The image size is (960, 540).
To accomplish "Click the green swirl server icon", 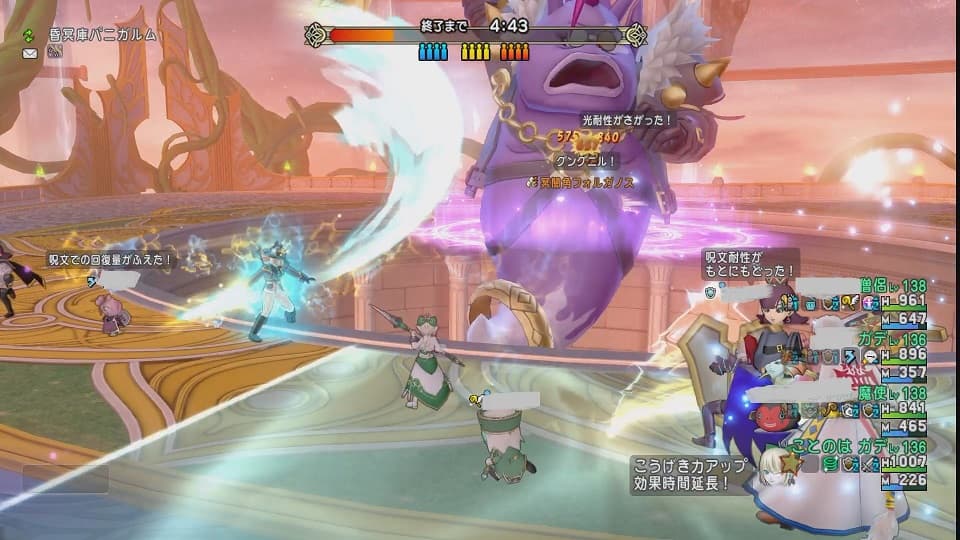I will tap(27, 34).
